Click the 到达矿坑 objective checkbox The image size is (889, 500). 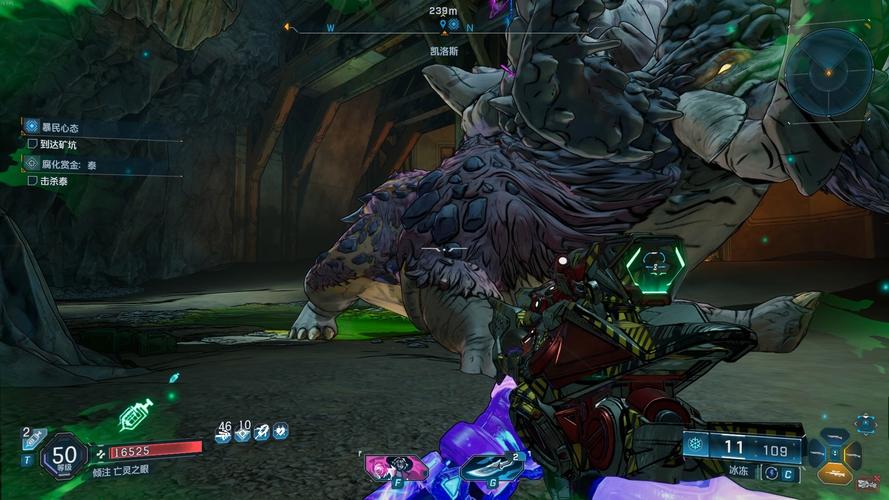coord(33,145)
